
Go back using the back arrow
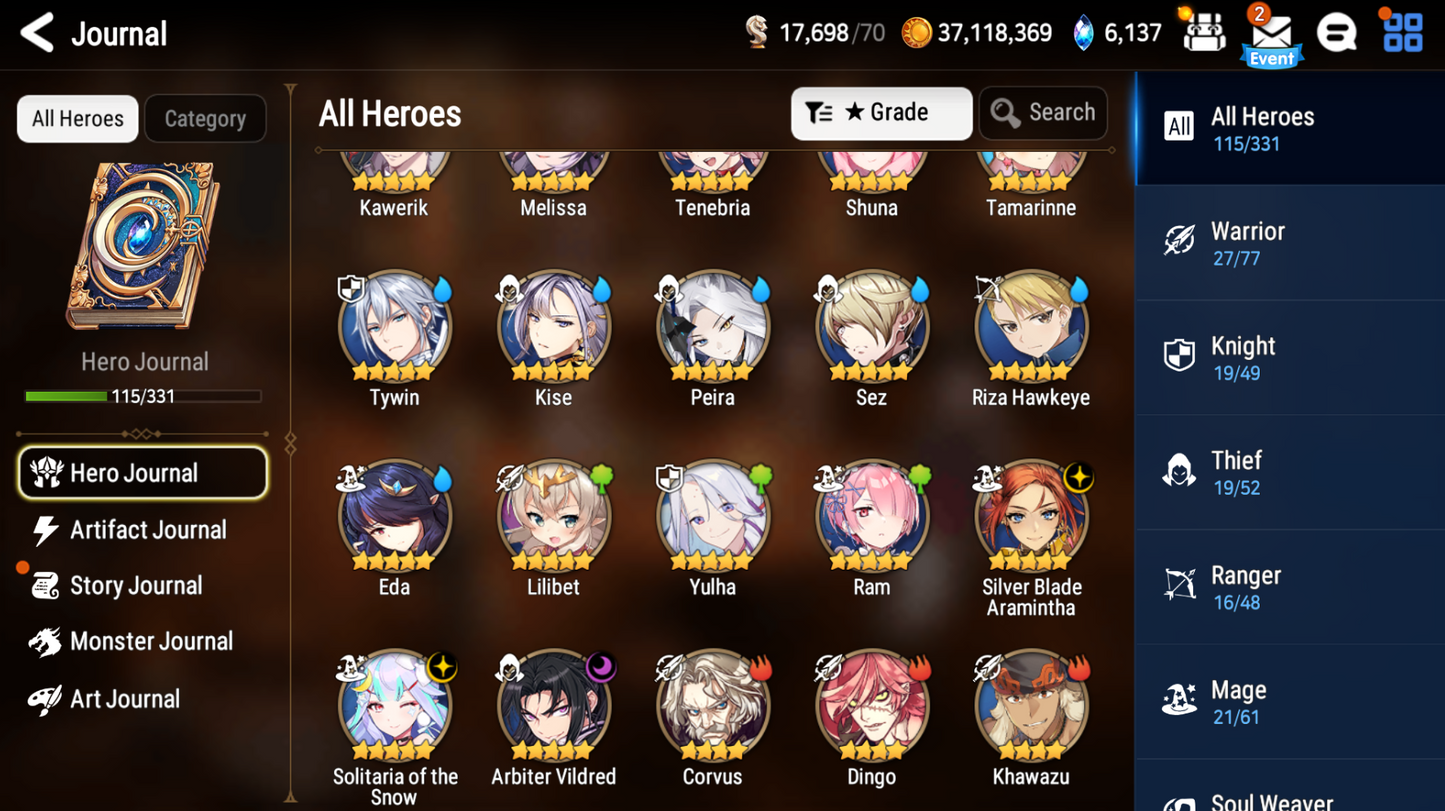pyautogui.click(x=36, y=32)
